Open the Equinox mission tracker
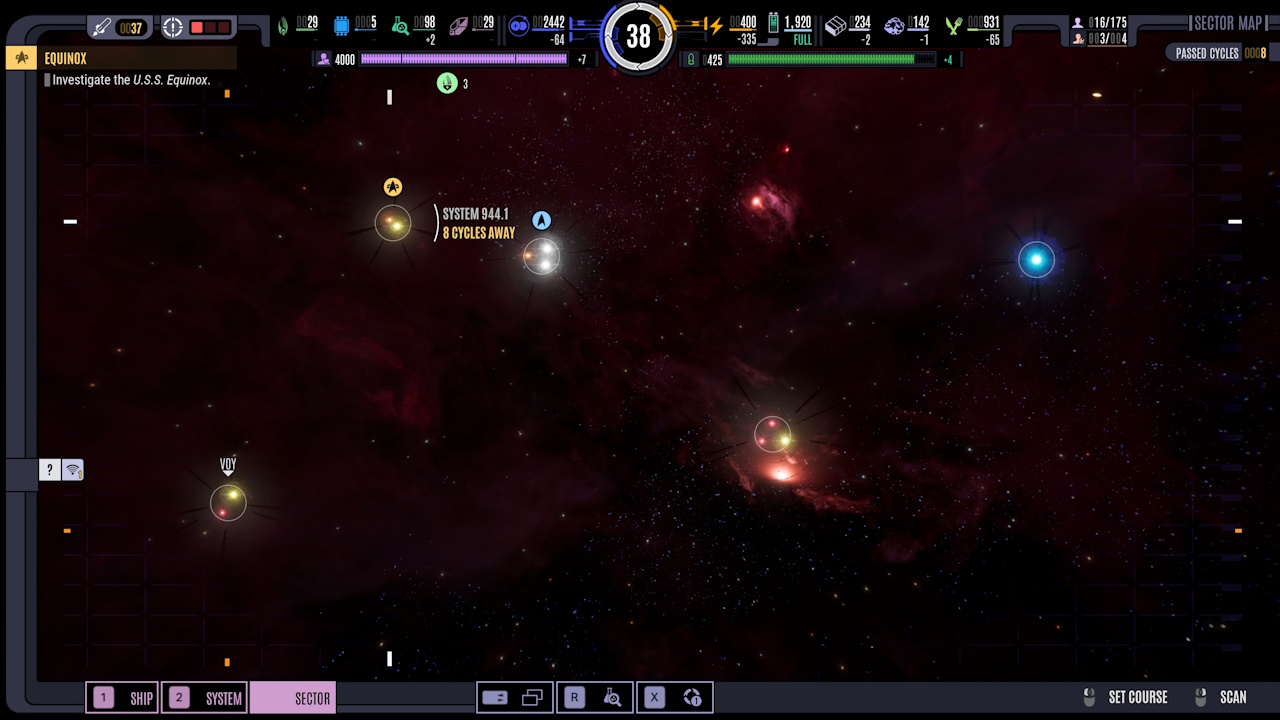1280x720 pixels. (121, 59)
